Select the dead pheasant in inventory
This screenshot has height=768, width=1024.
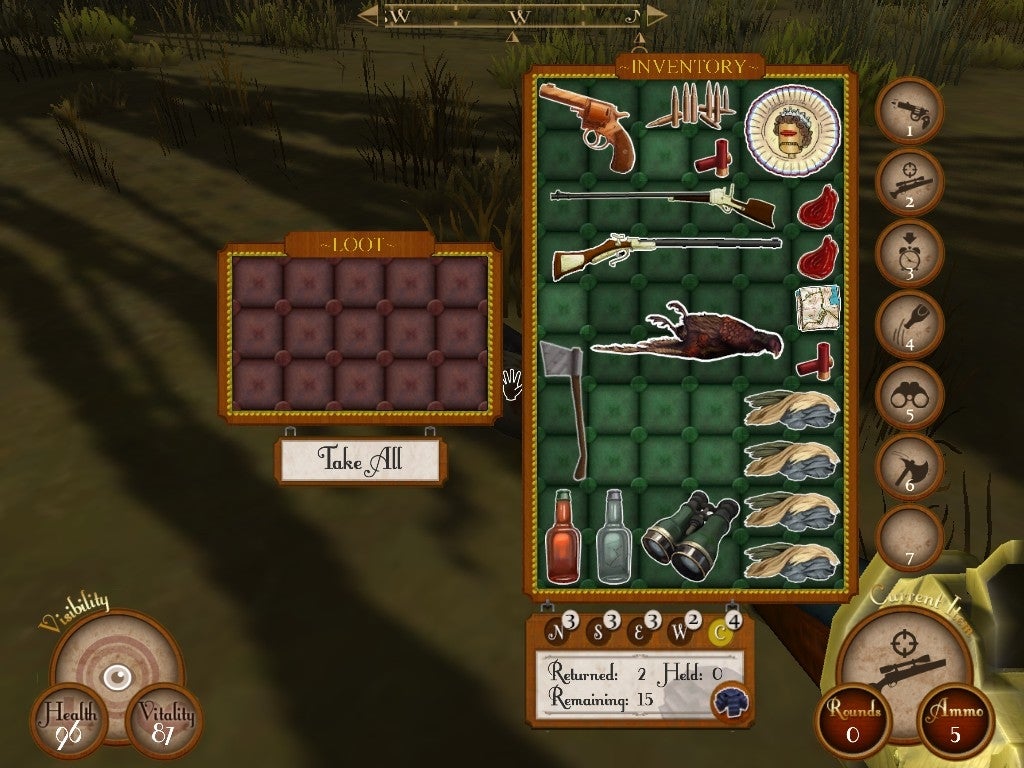coord(688,336)
